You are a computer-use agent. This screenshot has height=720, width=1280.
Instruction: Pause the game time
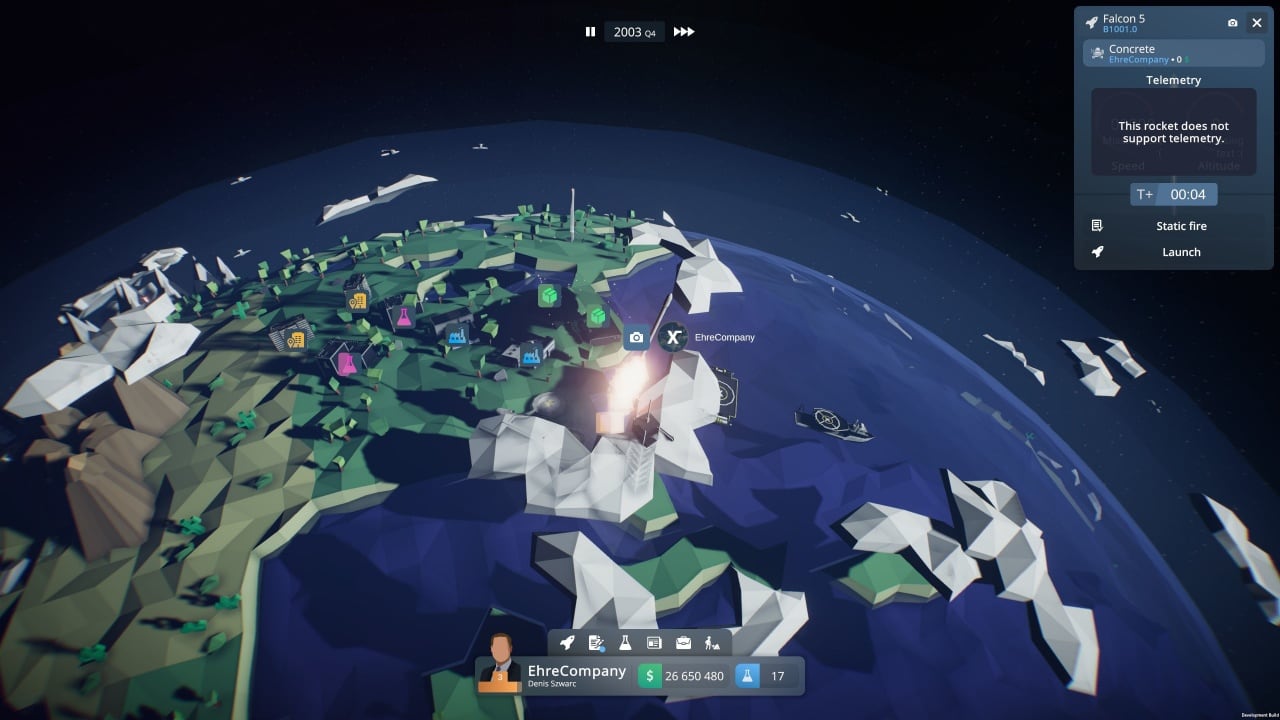coord(590,32)
